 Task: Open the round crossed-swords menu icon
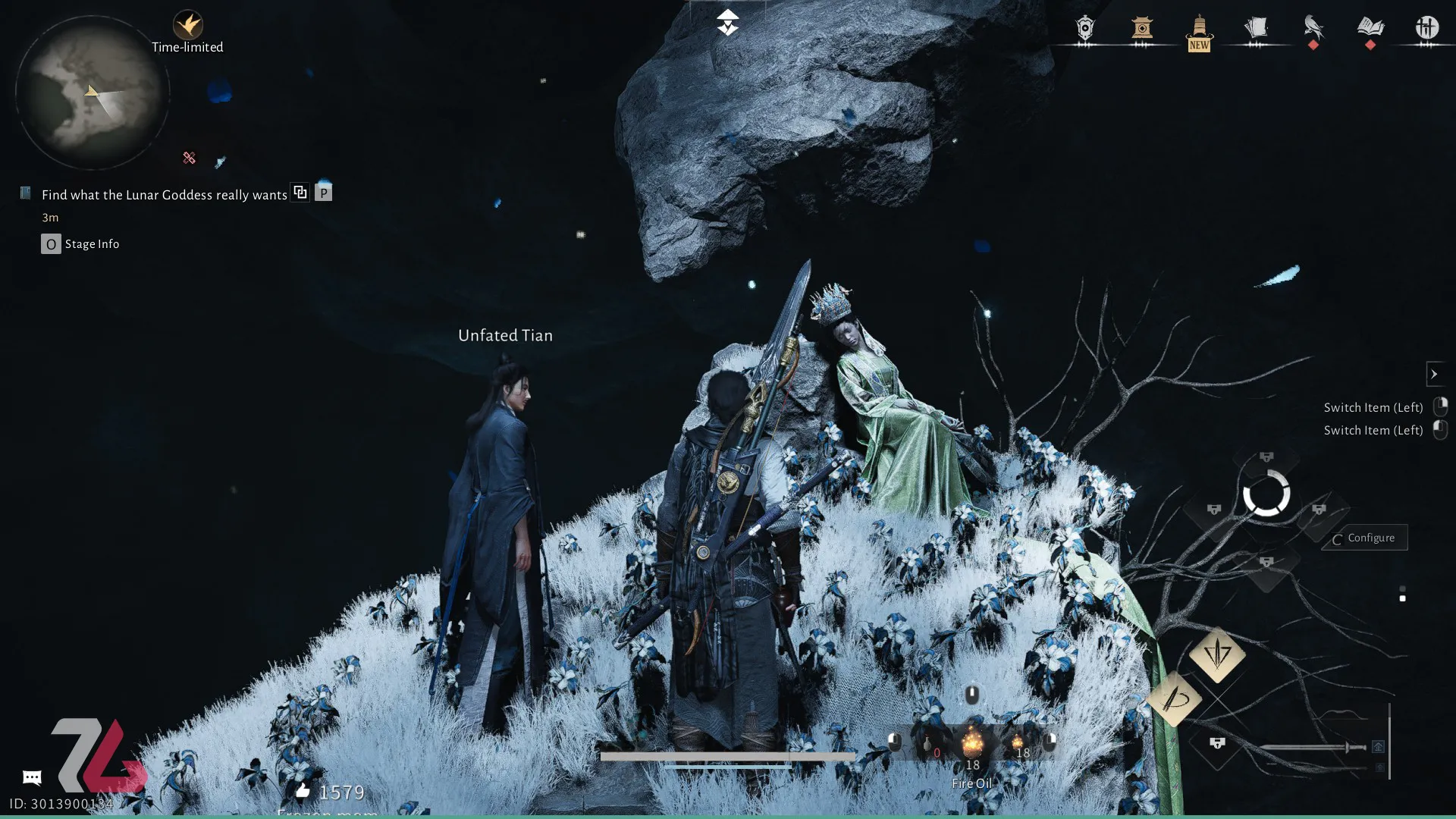(1426, 29)
